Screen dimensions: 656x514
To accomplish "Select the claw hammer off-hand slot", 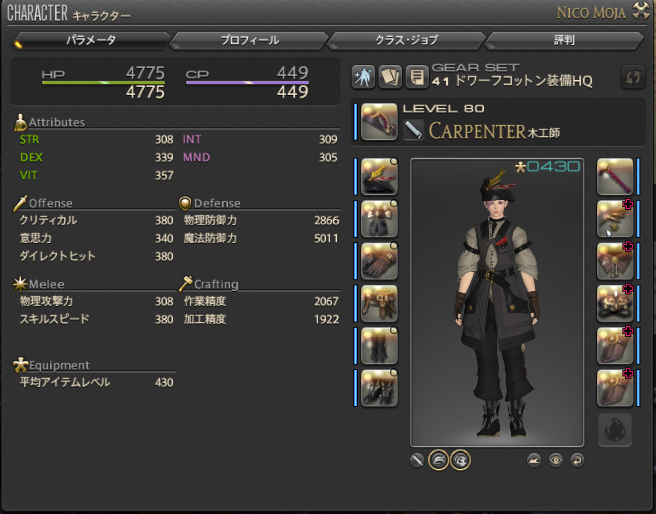I will 615,176.
